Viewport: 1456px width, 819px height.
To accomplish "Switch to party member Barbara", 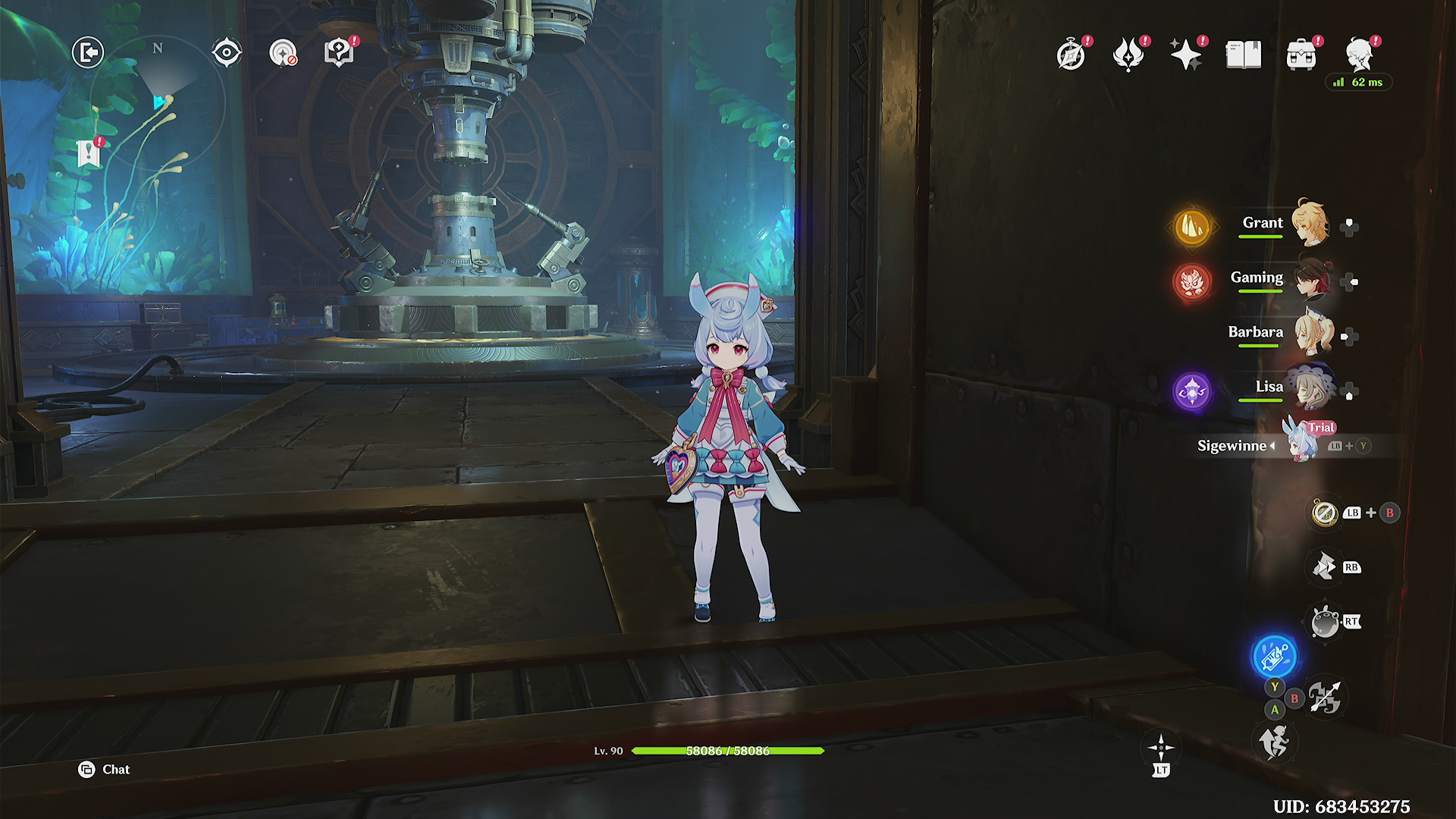I will click(x=1310, y=334).
